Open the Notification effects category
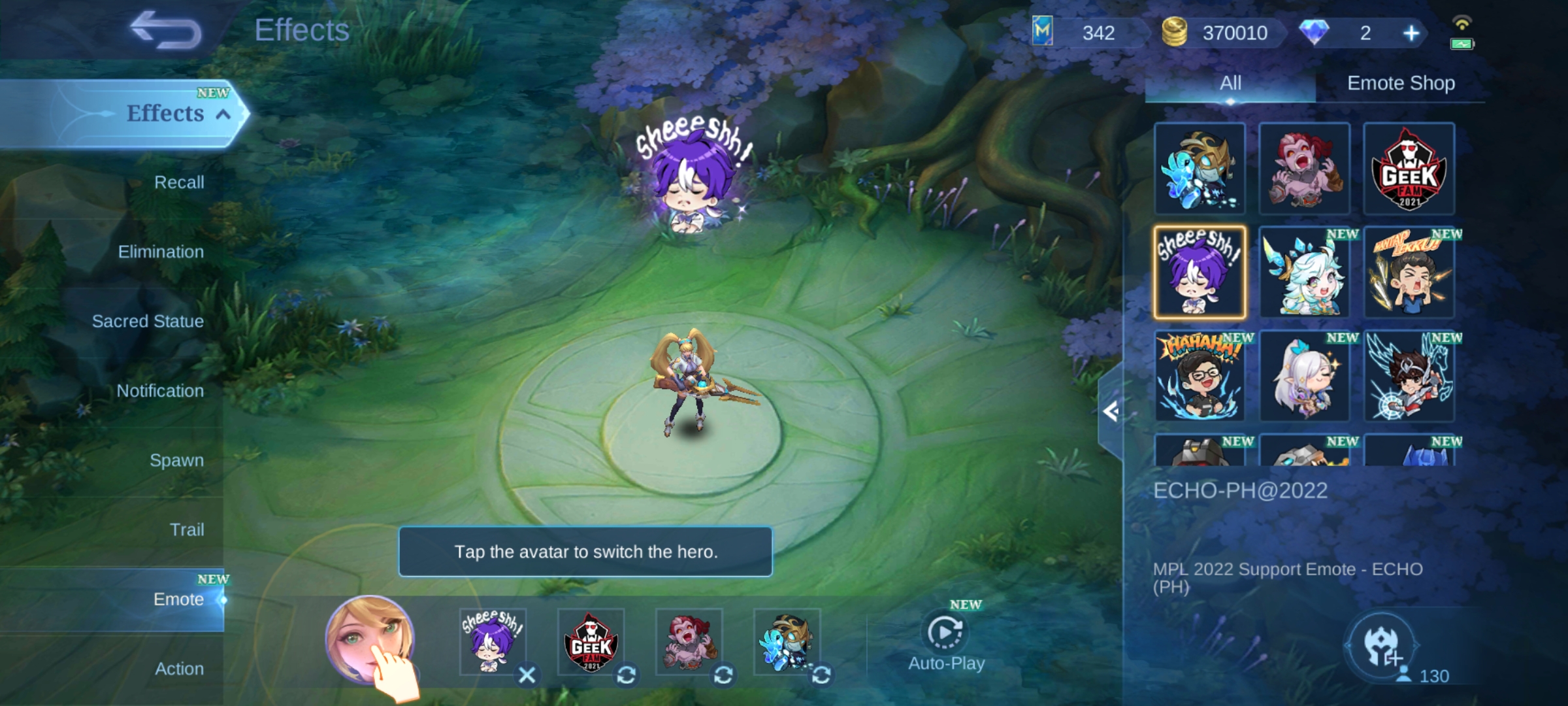This screenshot has height=706, width=1568. pyautogui.click(x=160, y=391)
